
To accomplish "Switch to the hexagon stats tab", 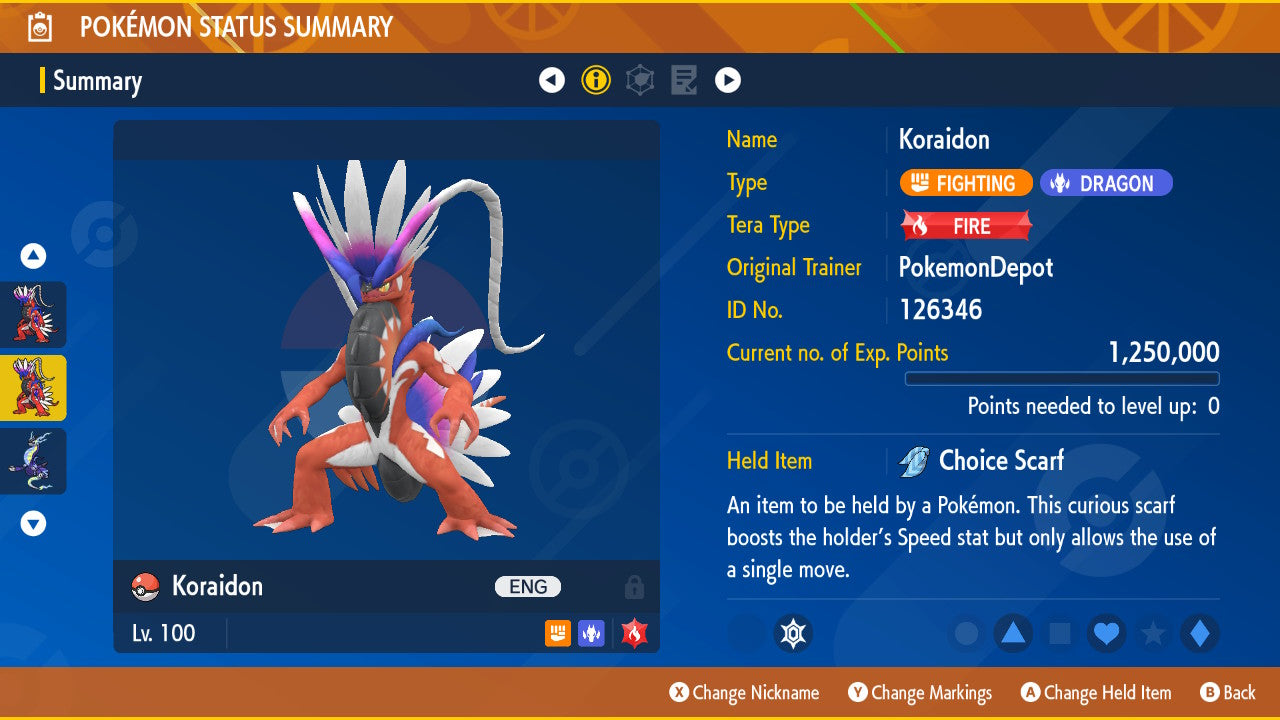I will (640, 80).
